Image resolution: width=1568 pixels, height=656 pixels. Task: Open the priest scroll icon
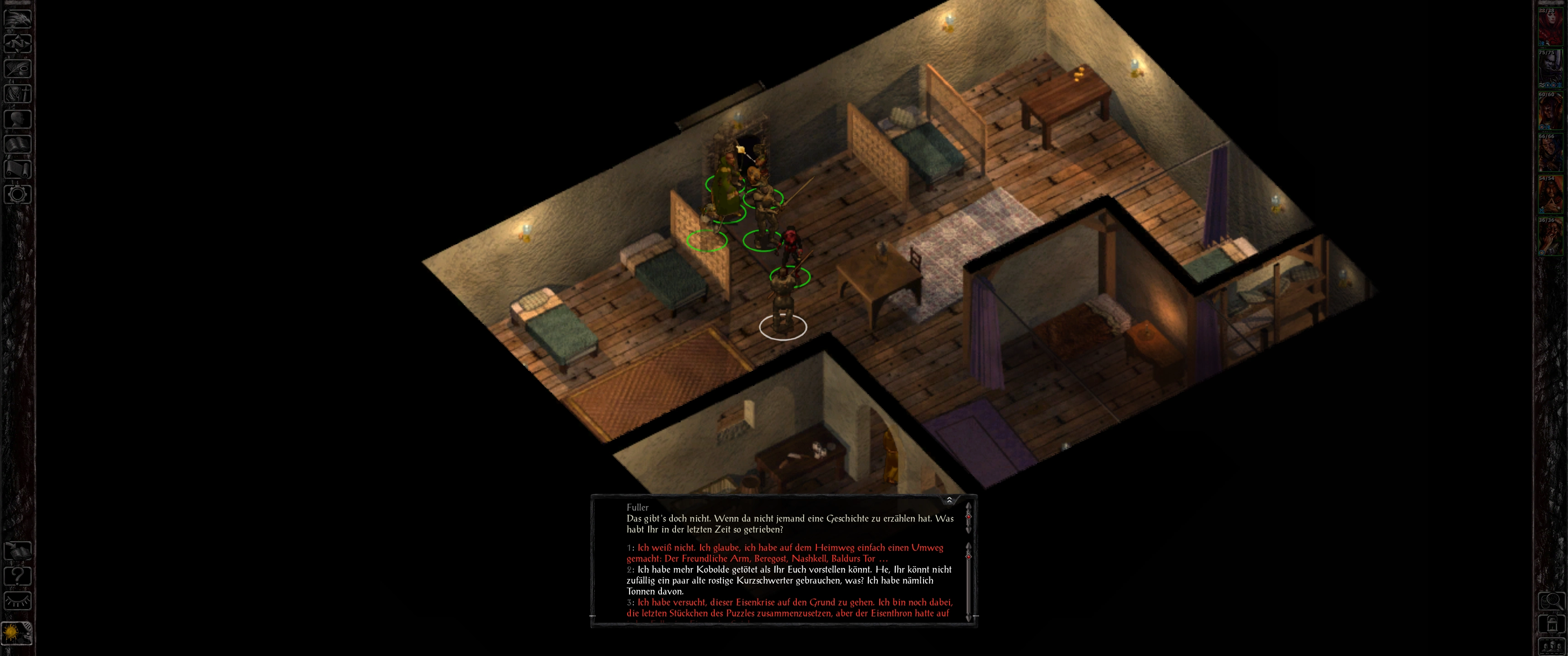point(18,169)
